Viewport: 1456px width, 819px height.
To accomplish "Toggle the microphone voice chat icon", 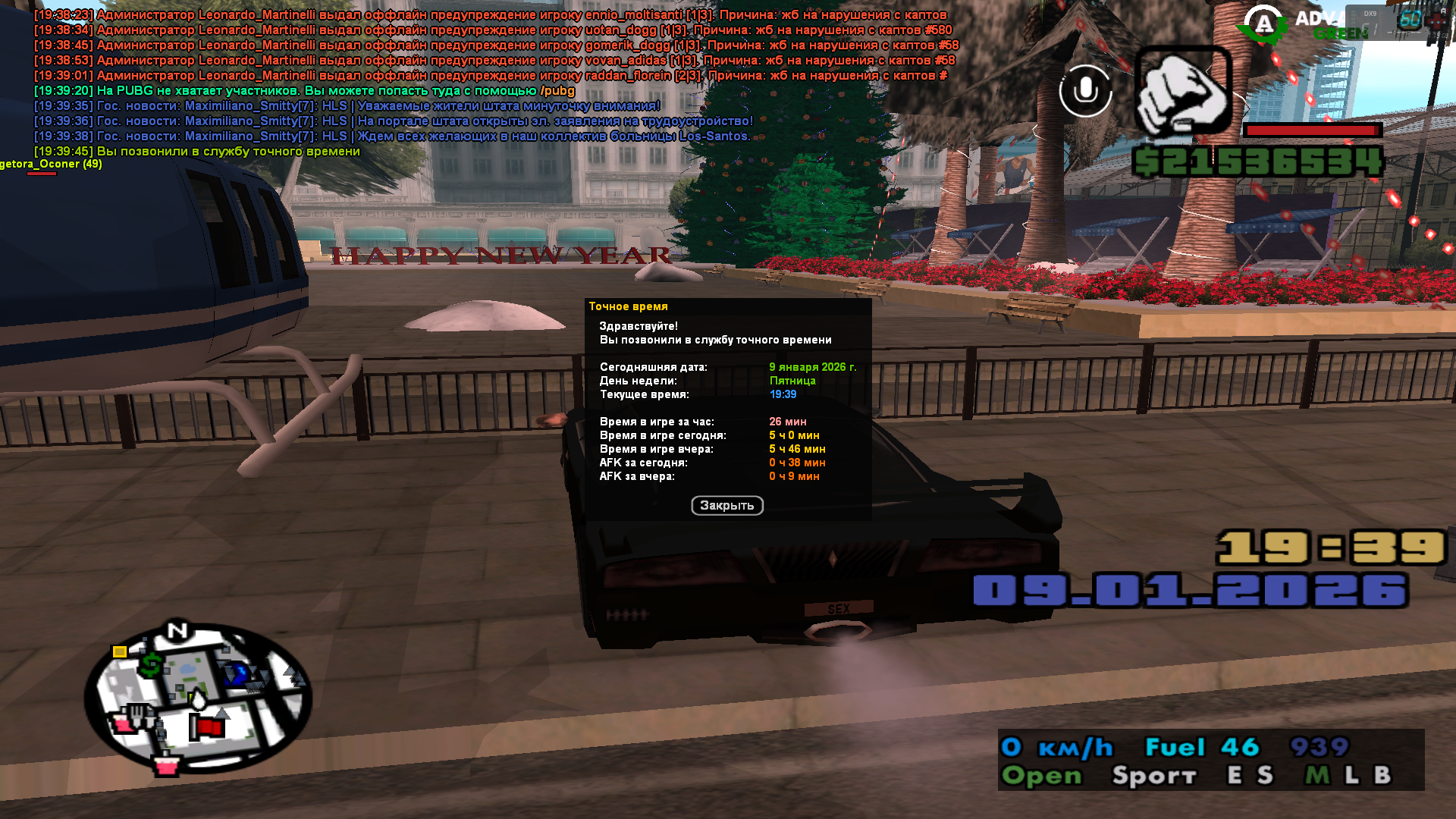I will [1085, 91].
